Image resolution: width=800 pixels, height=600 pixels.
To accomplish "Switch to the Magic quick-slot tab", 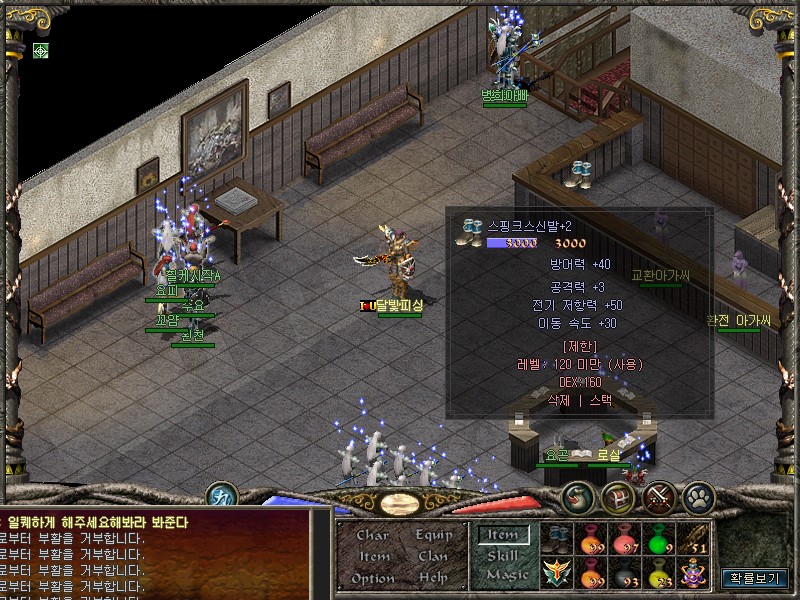I will coord(506,575).
